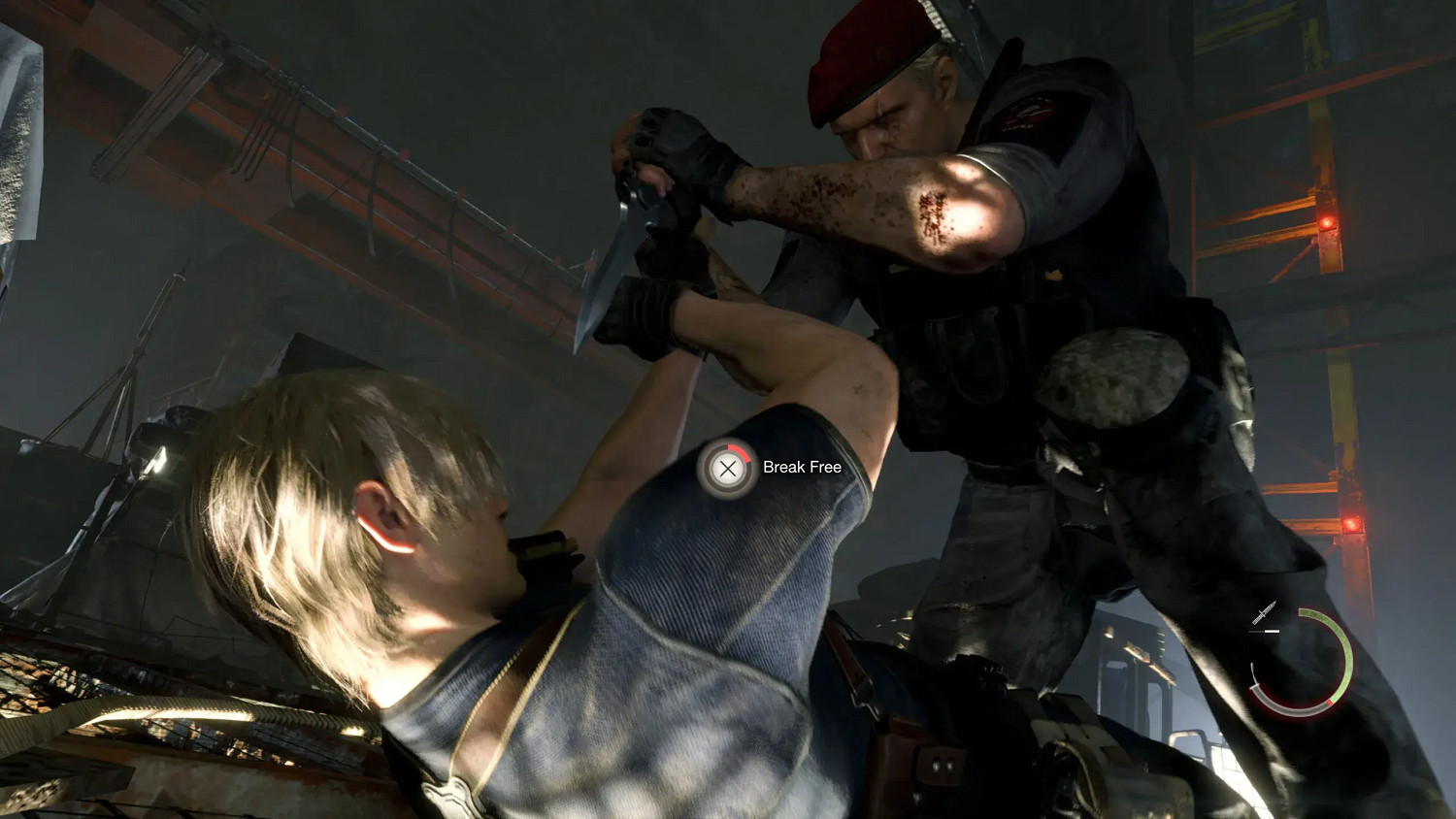Viewport: 1456px width, 819px height.
Task: Select the white X inside the button prompt
Action: [726, 470]
